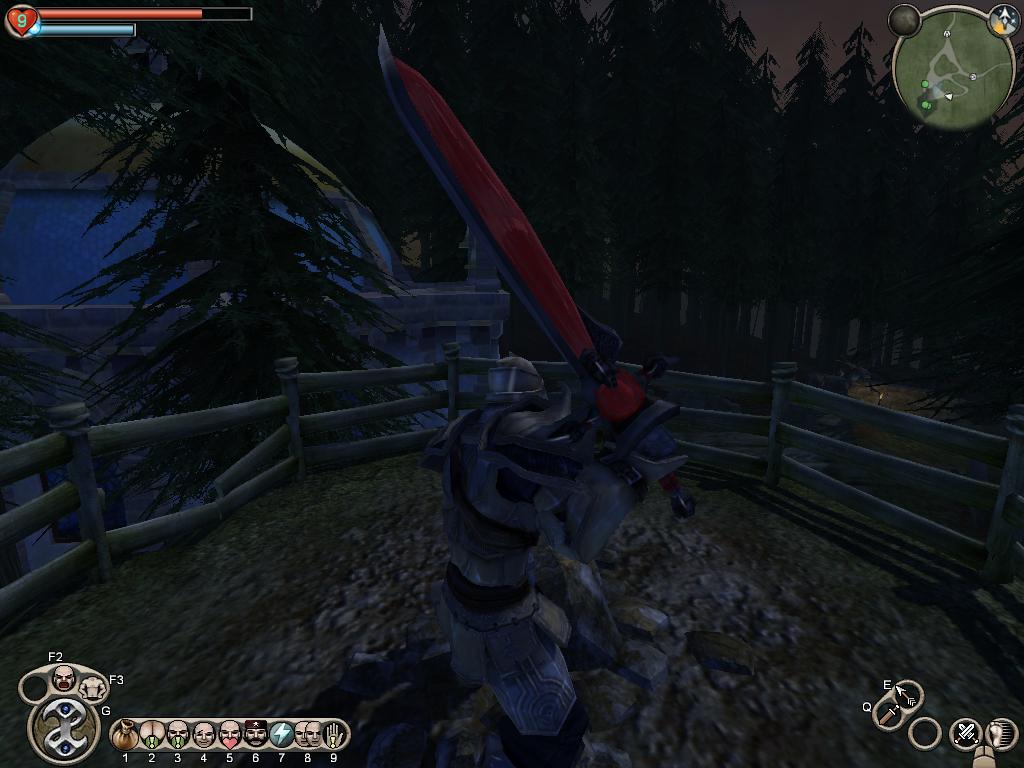Click the silver guild seal emblem
The image size is (1024, 768).
pos(64,729)
